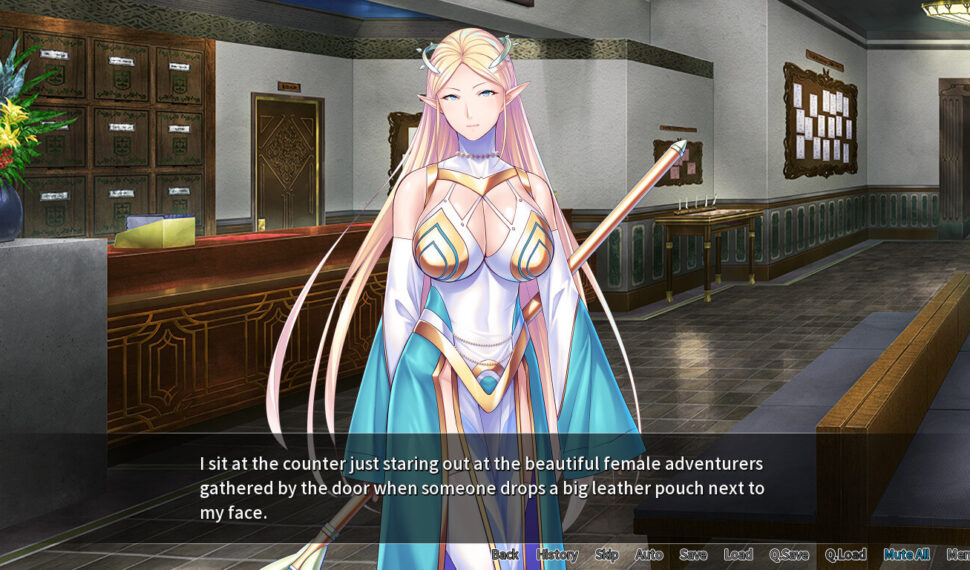Open the Load screen

(738, 554)
